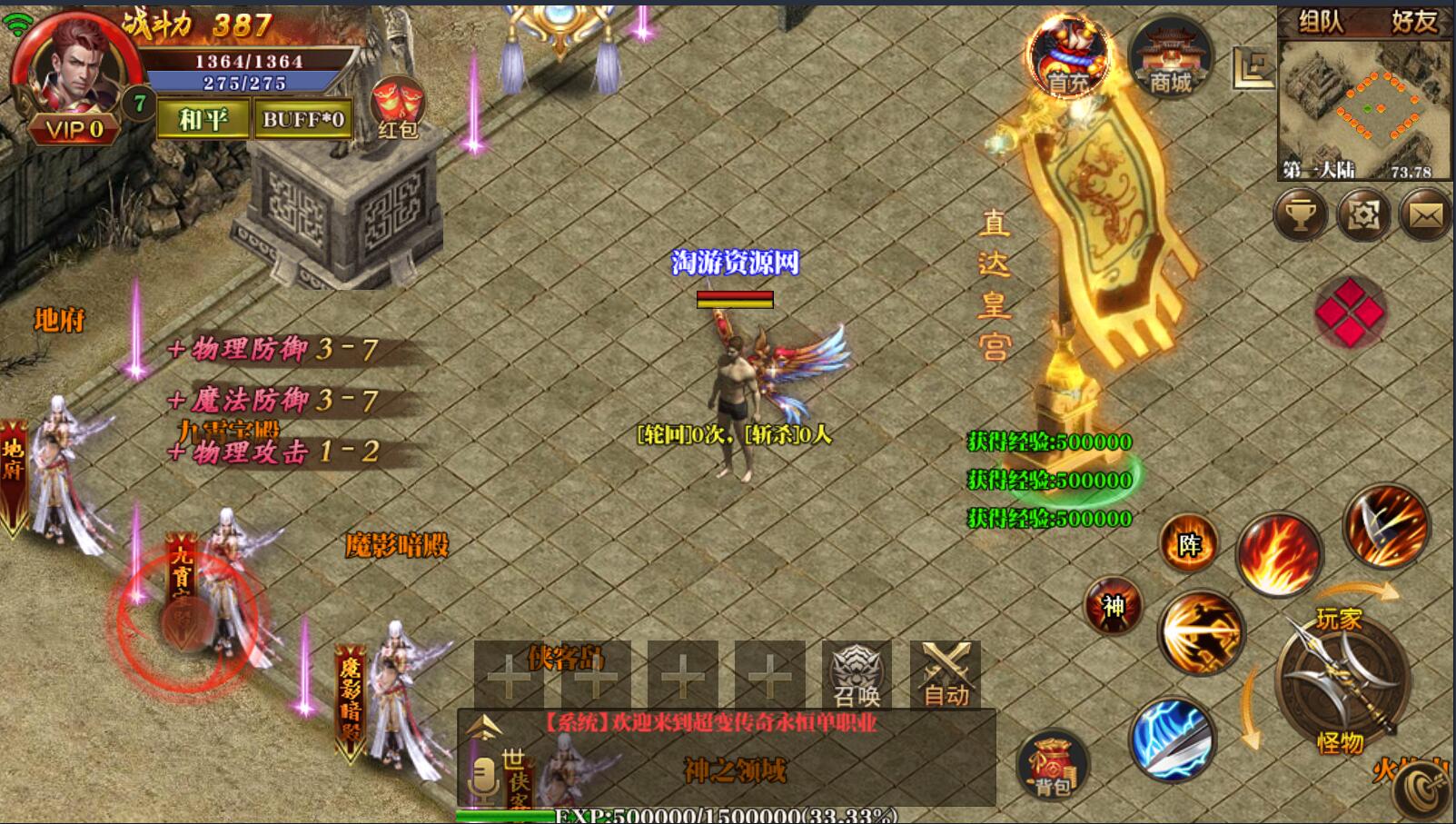Activate the 神 skill icon
This screenshot has height=824, width=1456.
click(x=1113, y=606)
